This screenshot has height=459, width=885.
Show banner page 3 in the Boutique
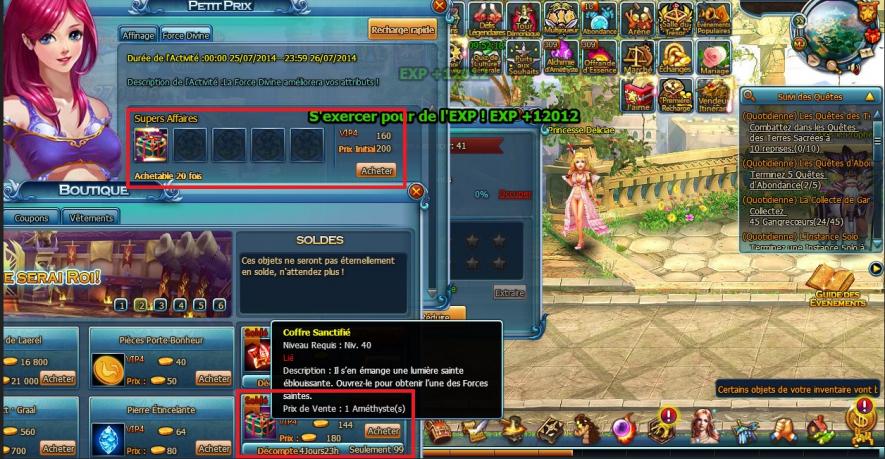(x=161, y=305)
